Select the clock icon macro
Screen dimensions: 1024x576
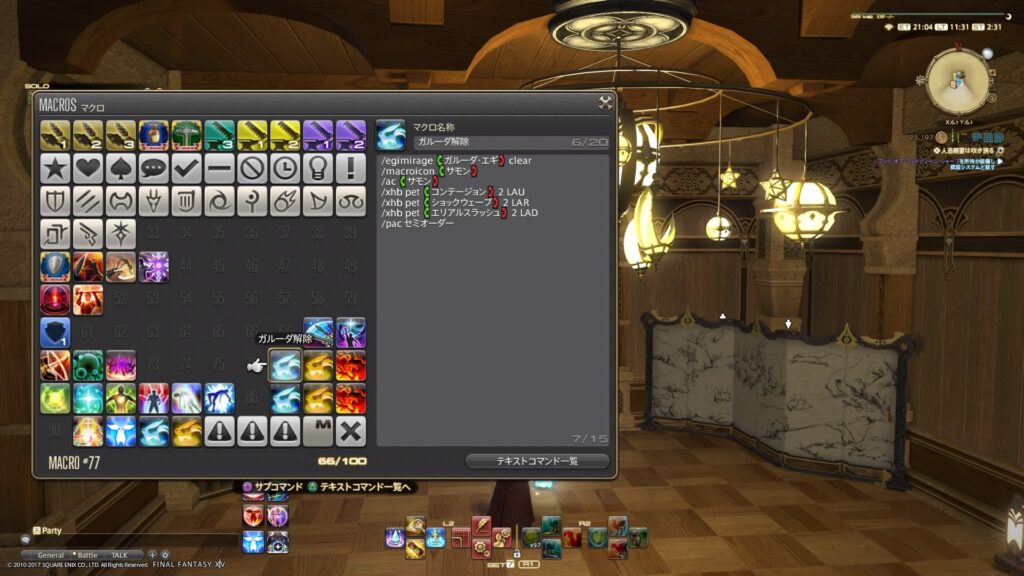click(x=285, y=167)
